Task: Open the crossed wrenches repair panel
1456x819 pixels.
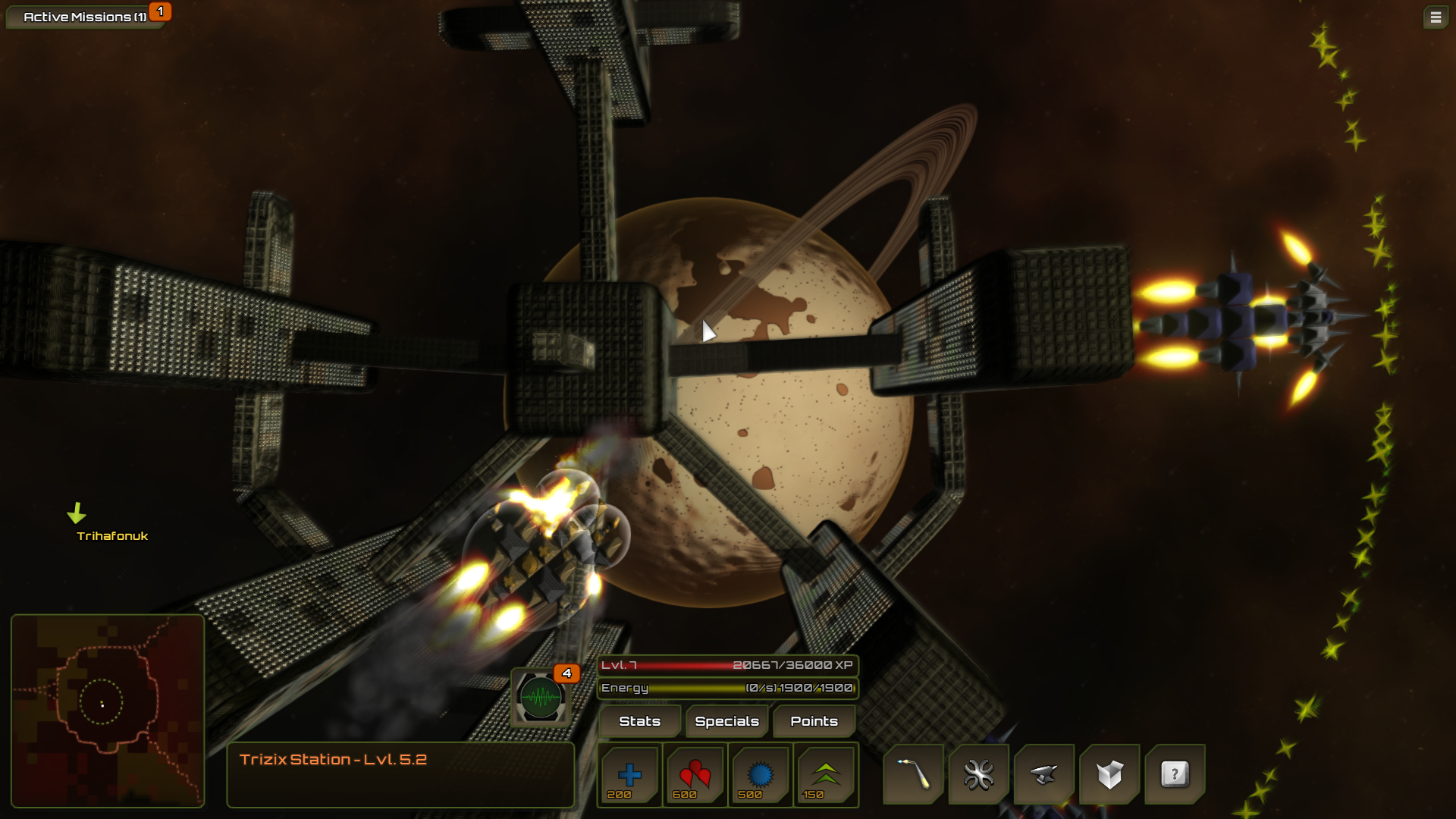Action: click(979, 774)
